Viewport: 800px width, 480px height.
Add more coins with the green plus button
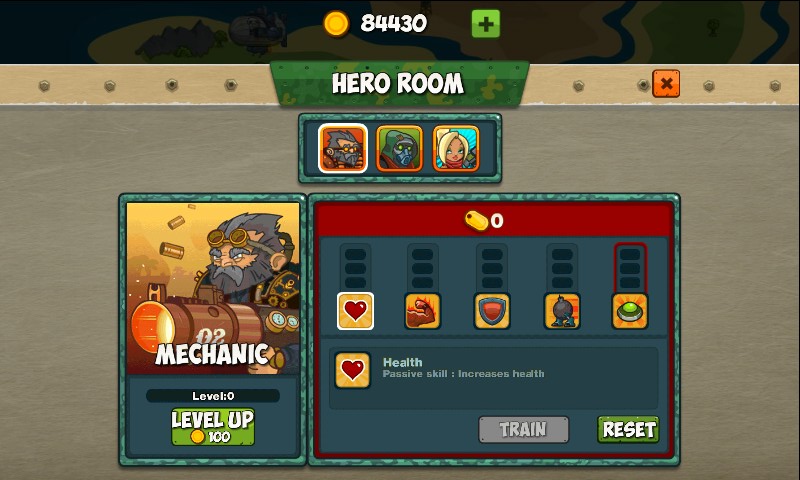click(x=485, y=23)
